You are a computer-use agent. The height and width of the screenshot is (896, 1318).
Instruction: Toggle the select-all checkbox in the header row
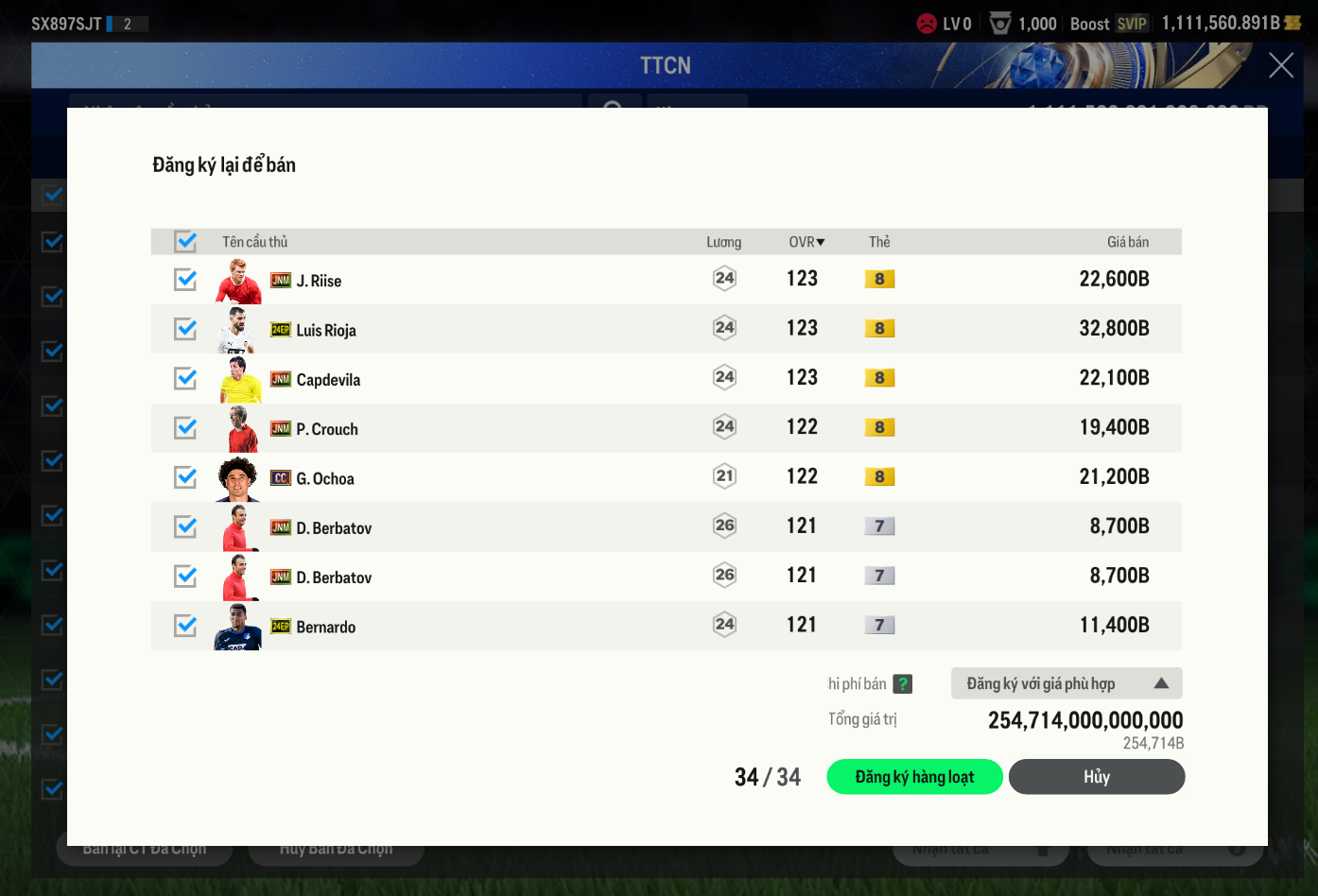(x=185, y=242)
